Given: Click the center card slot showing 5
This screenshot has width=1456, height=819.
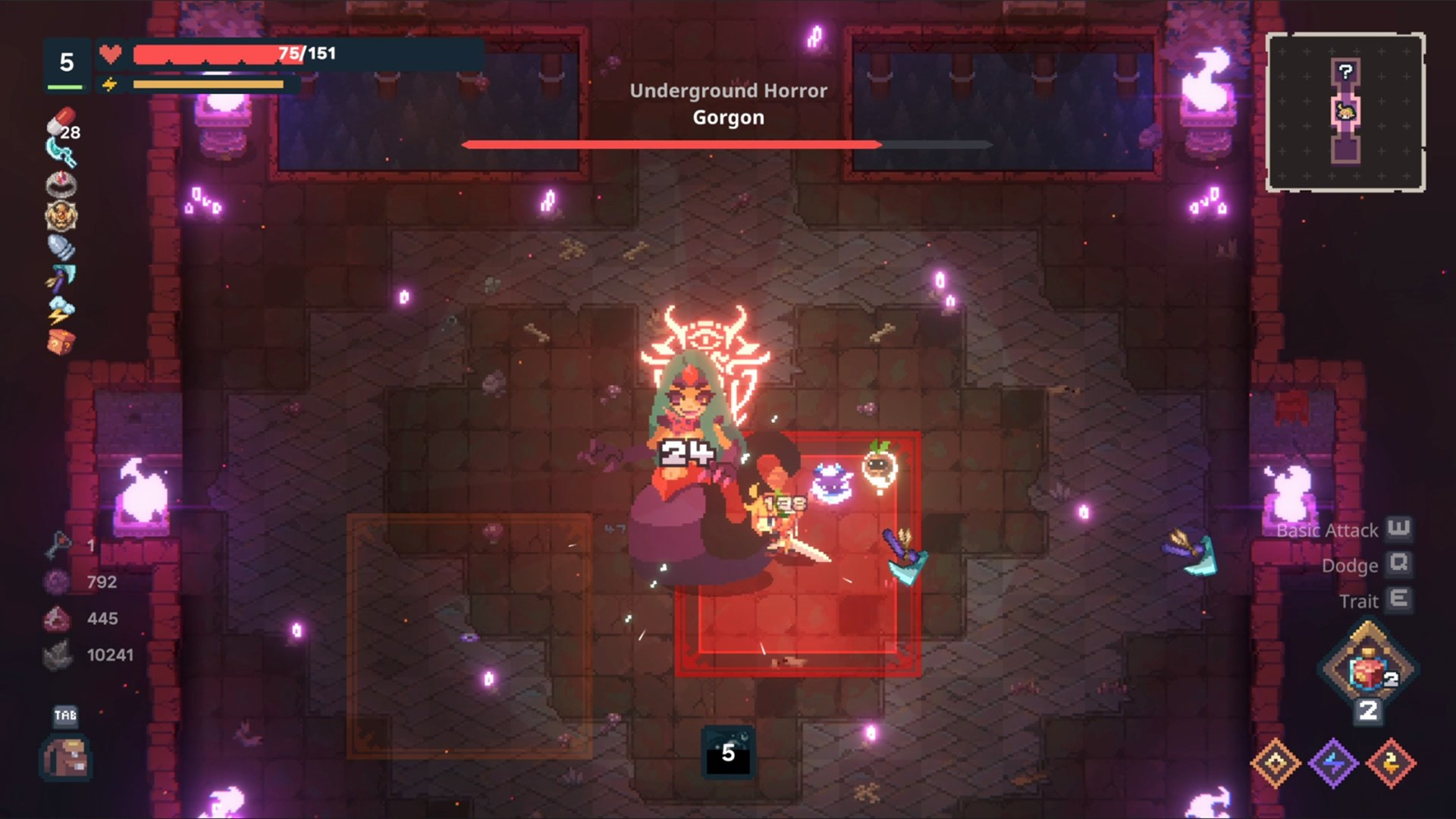Looking at the screenshot, I should pos(728,752).
